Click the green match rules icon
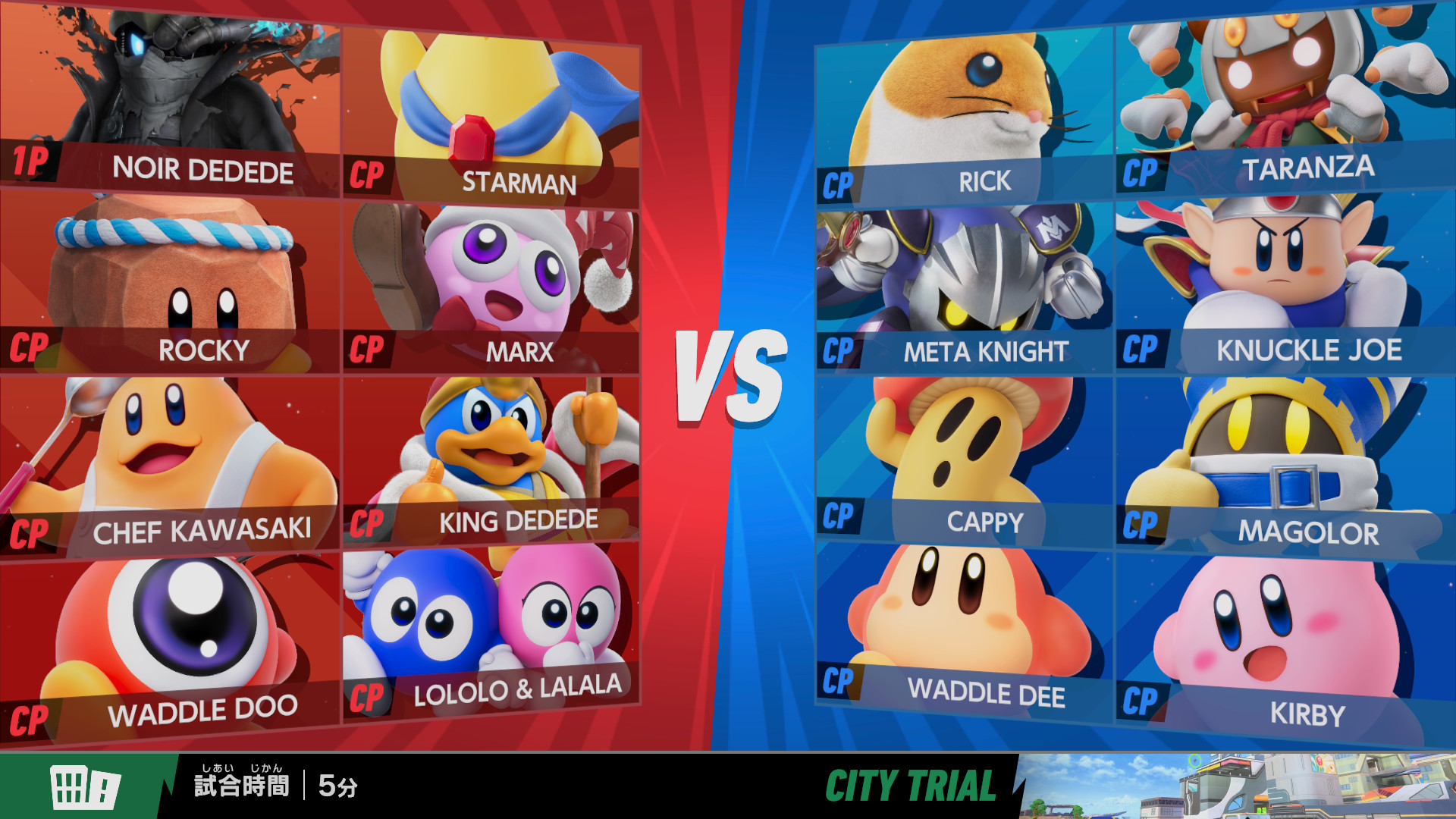 tap(85, 786)
